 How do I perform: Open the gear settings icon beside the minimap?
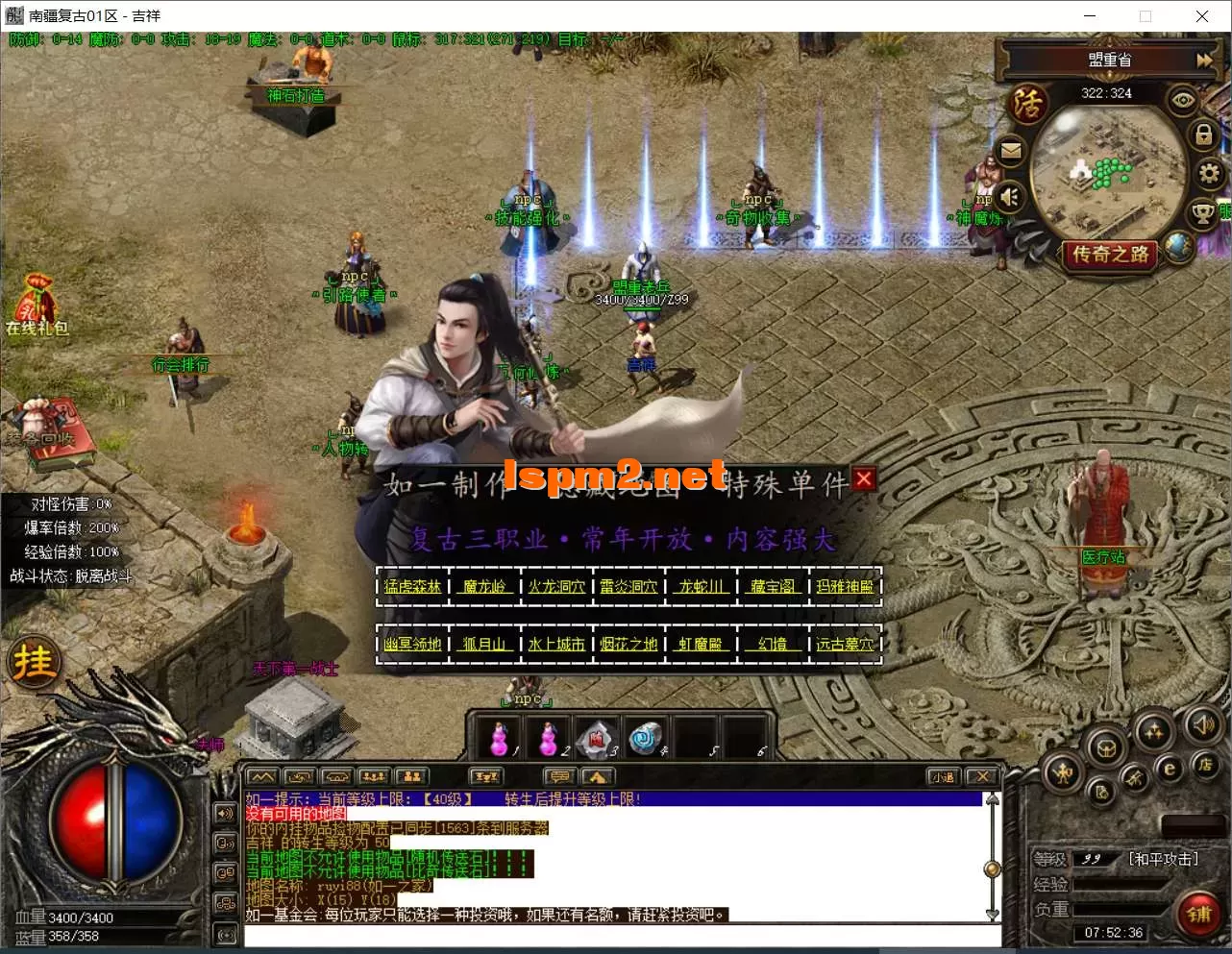(1208, 173)
